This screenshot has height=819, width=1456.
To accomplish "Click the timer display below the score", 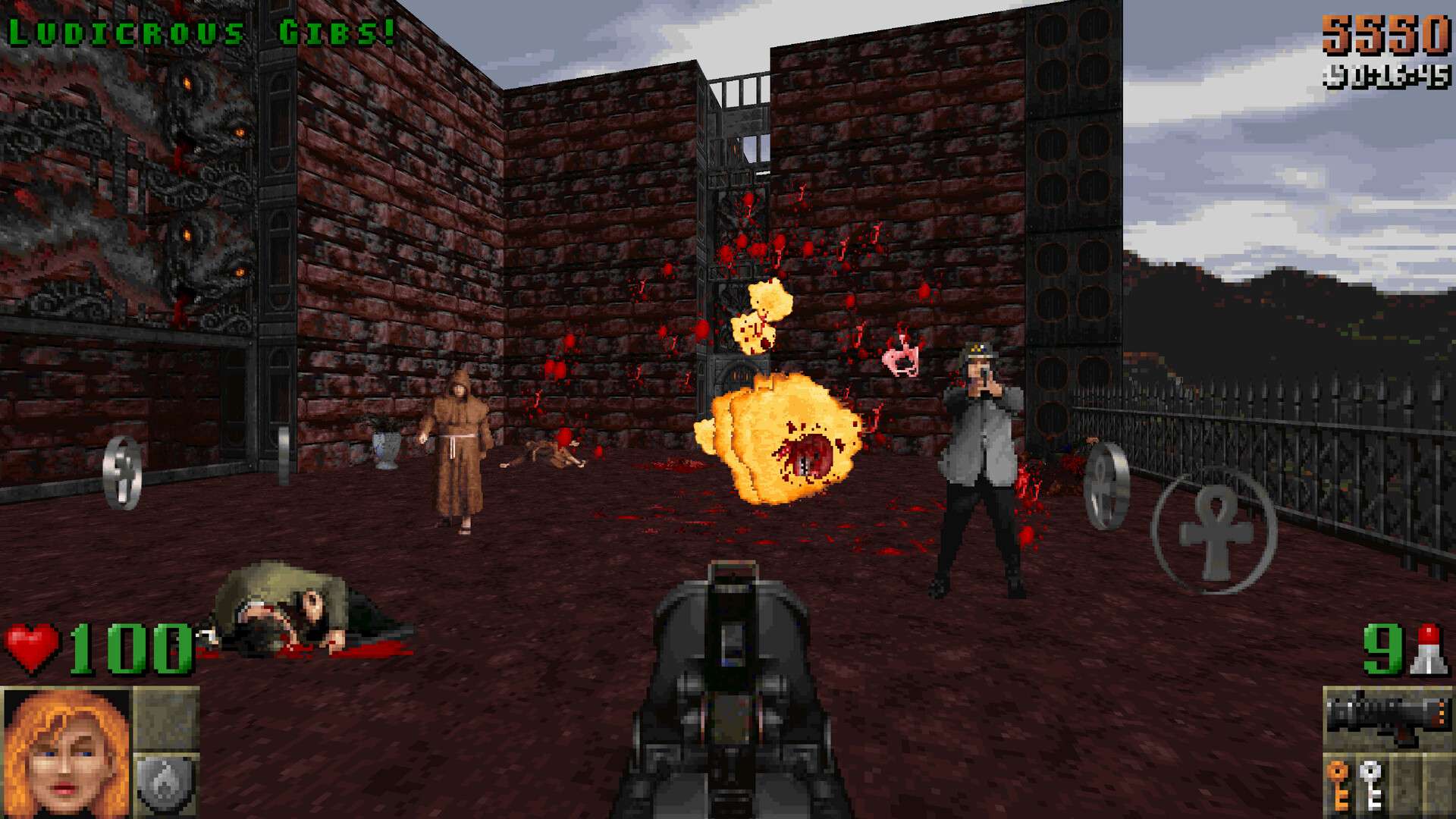I will (x=1388, y=74).
